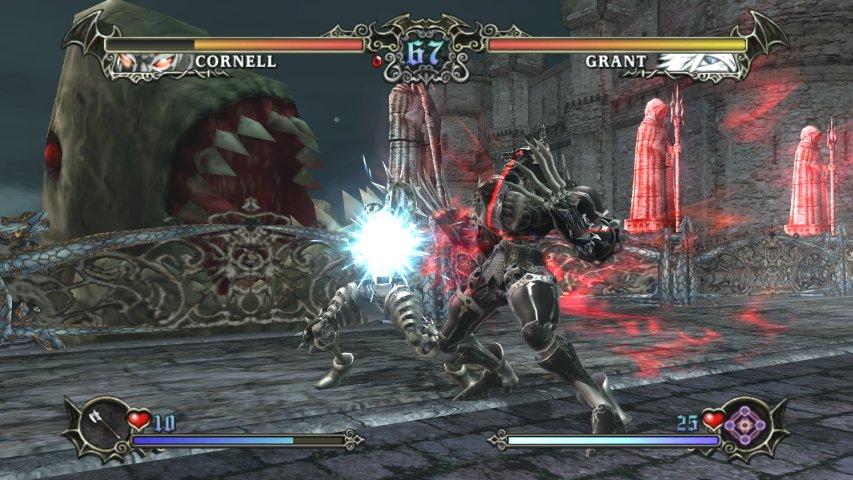The image size is (853, 480).
Task: Select Grant's purple diamond sub-weapon icon
Action: (x=747, y=424)
